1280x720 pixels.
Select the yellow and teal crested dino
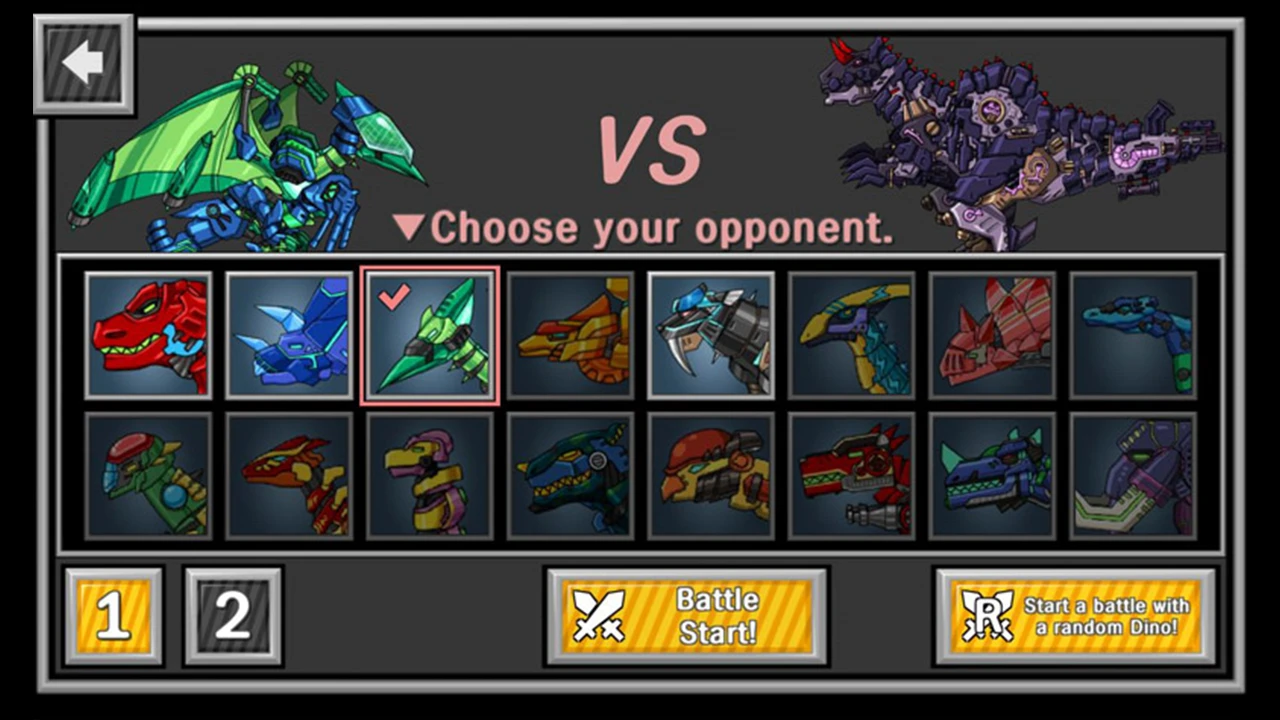pyautogui.click(x=851, y=335)
